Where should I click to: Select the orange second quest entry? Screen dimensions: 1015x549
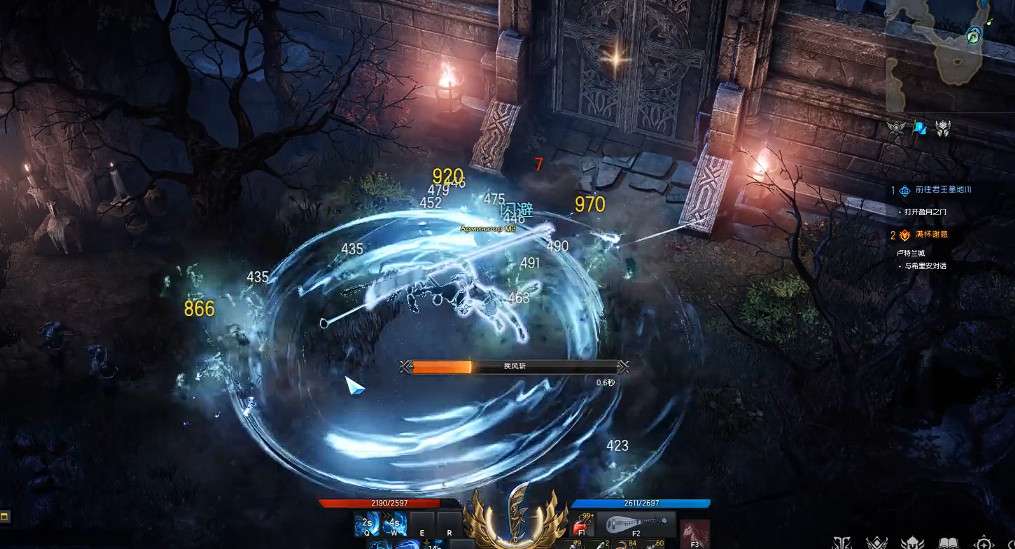point(924,235)
